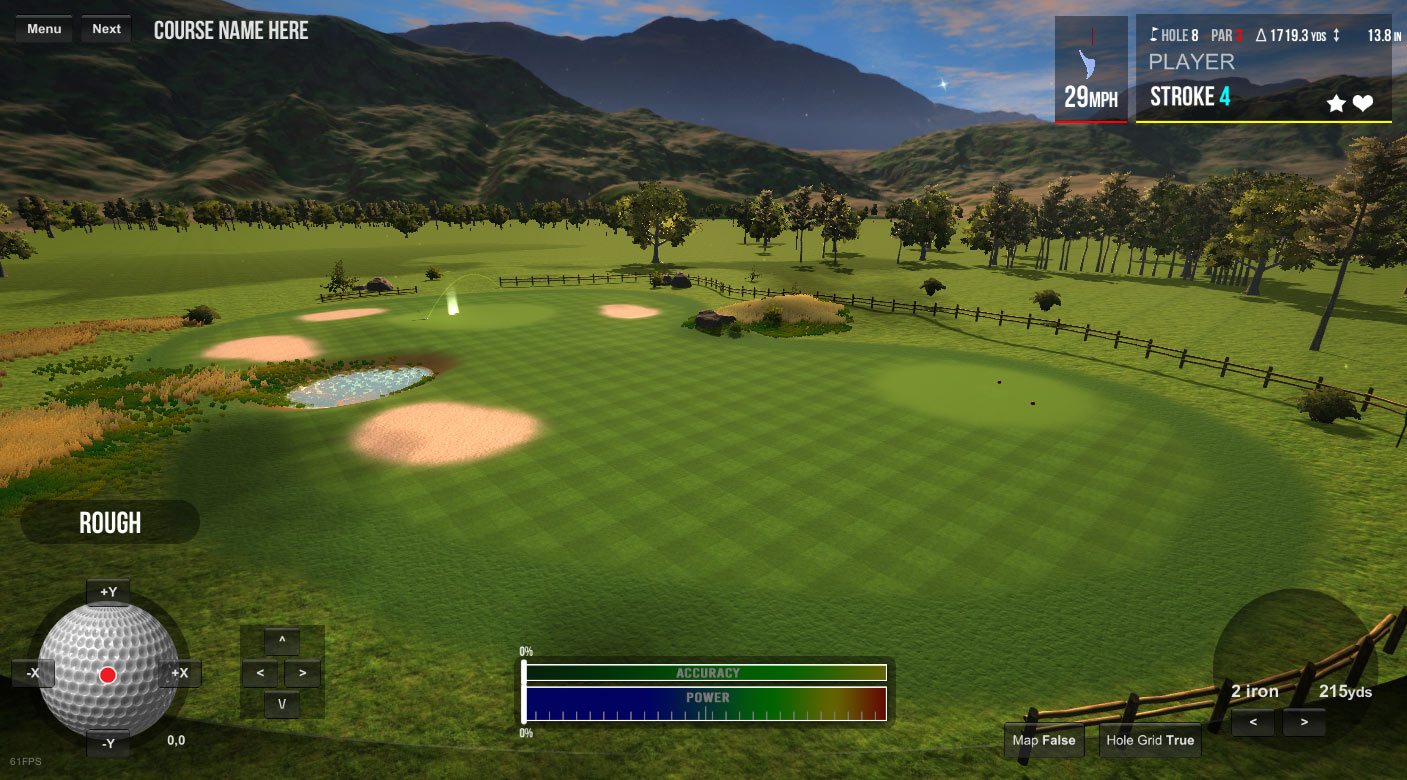This screenshot has height=780, width=1407.
Task: Select previous club below 2 iron
Action: click(x=1253, y=722)
